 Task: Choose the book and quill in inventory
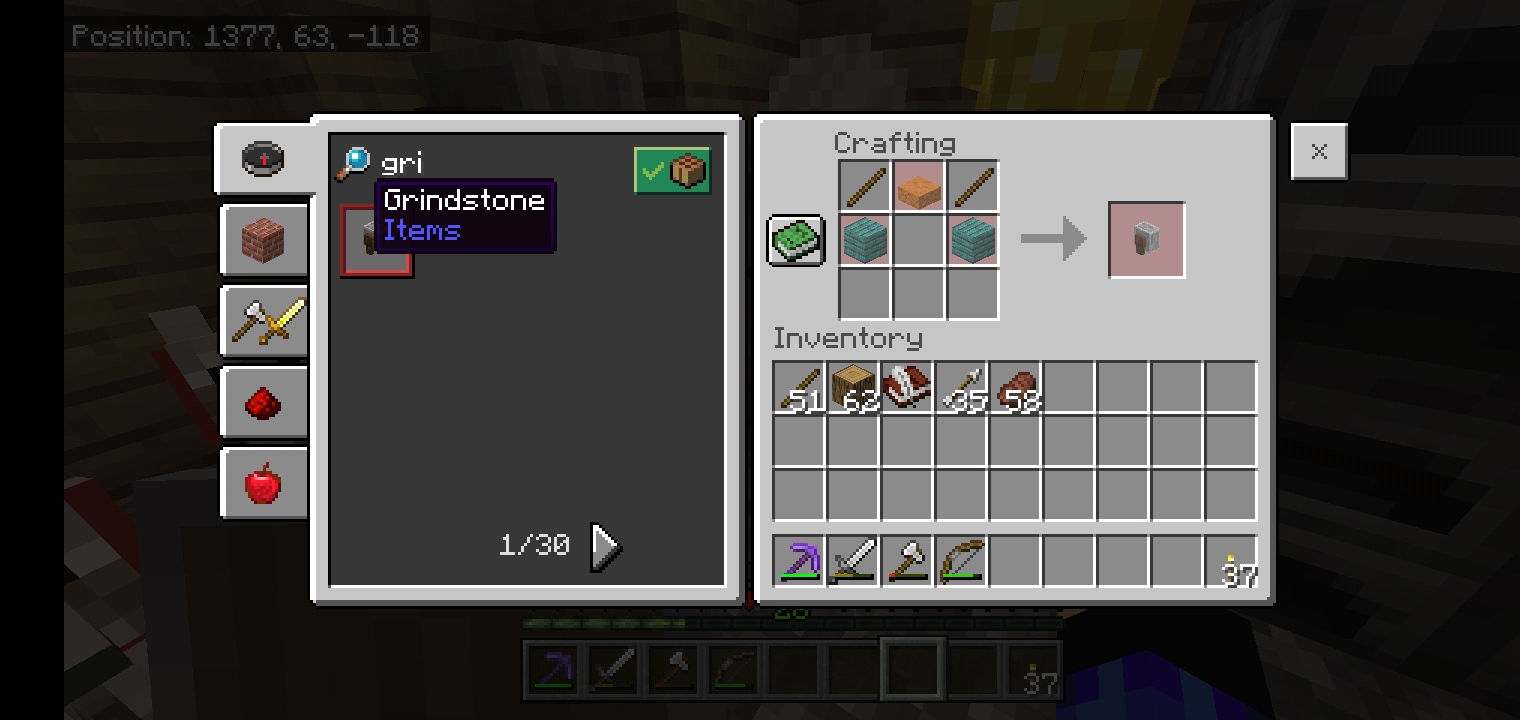tap(907, 388)
